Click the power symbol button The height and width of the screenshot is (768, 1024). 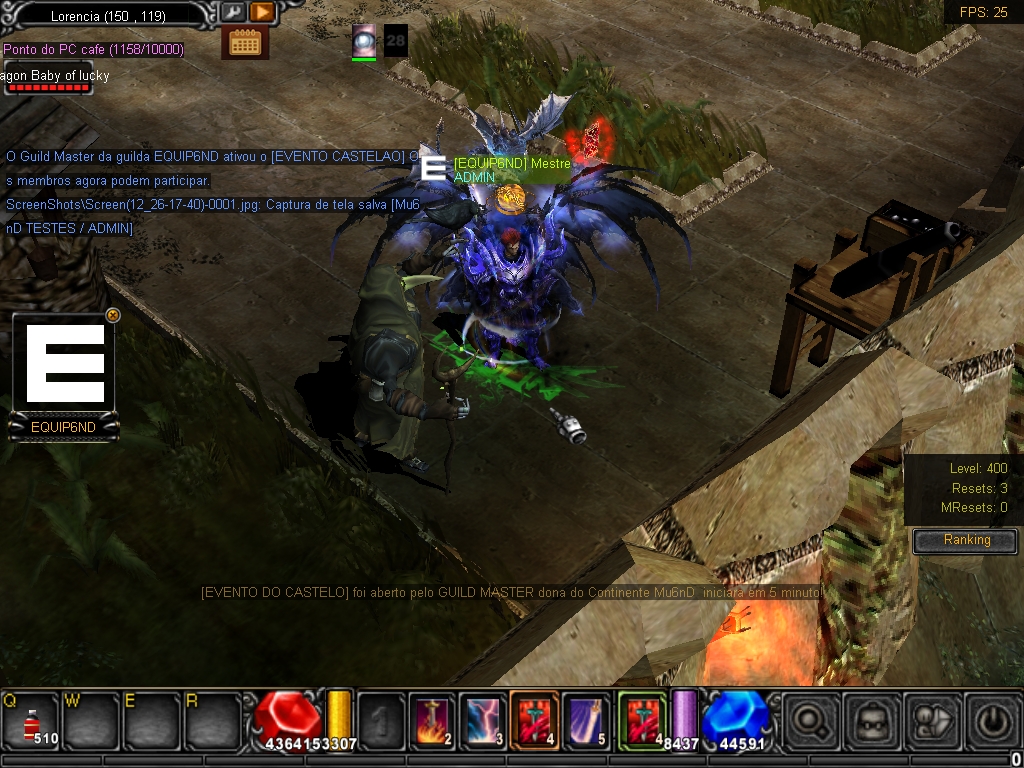click(990, 720)
